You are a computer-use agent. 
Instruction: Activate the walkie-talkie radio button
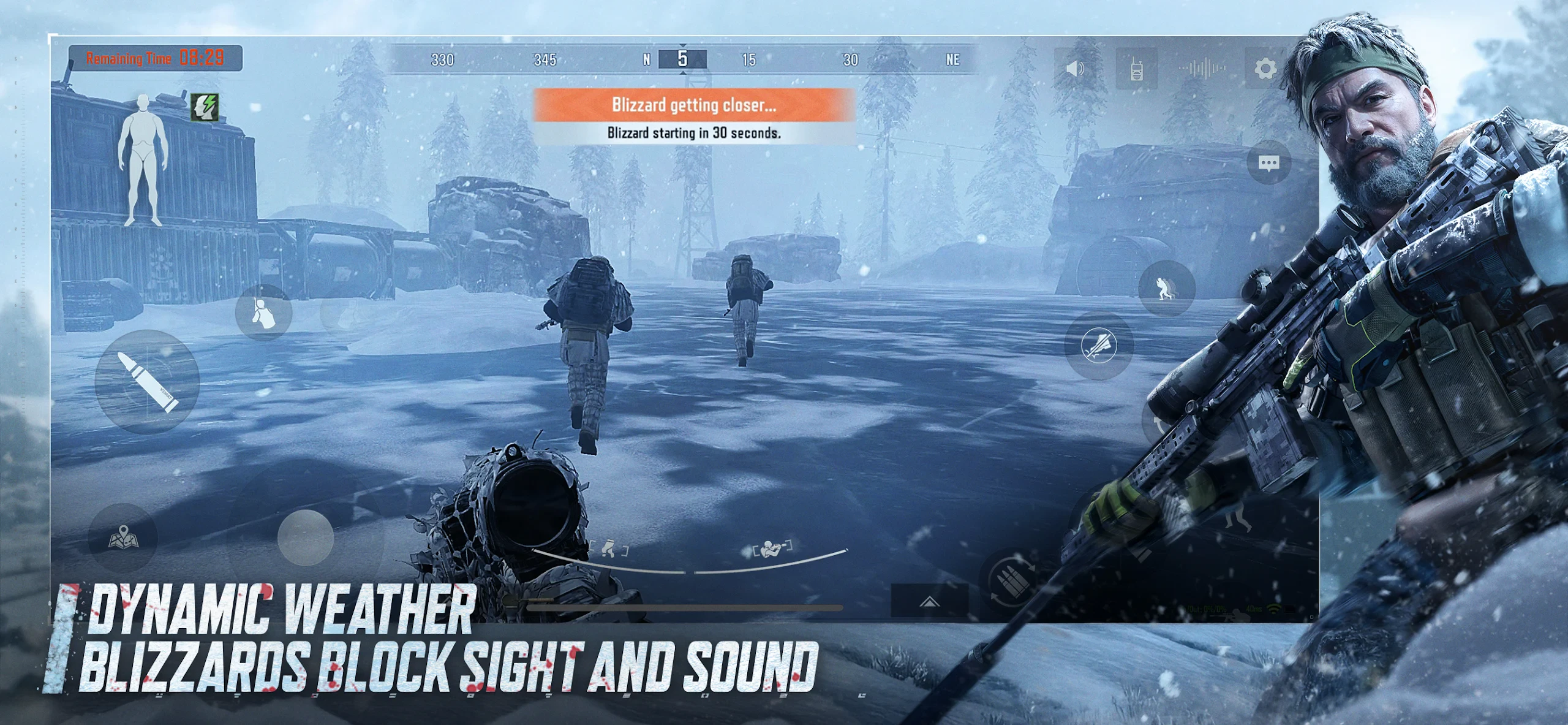coord(1136,69)
